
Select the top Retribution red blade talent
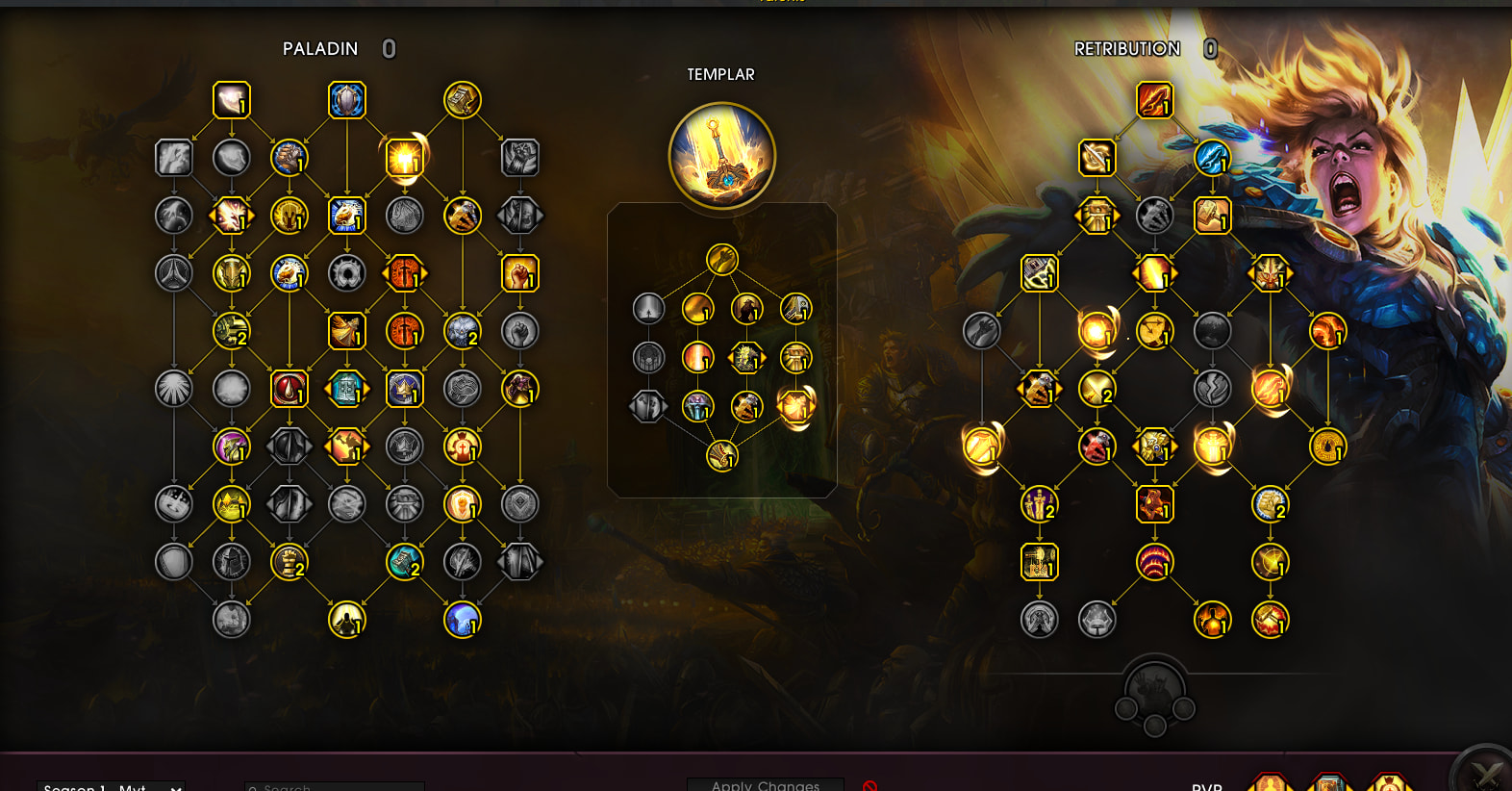pos(1155,100)
